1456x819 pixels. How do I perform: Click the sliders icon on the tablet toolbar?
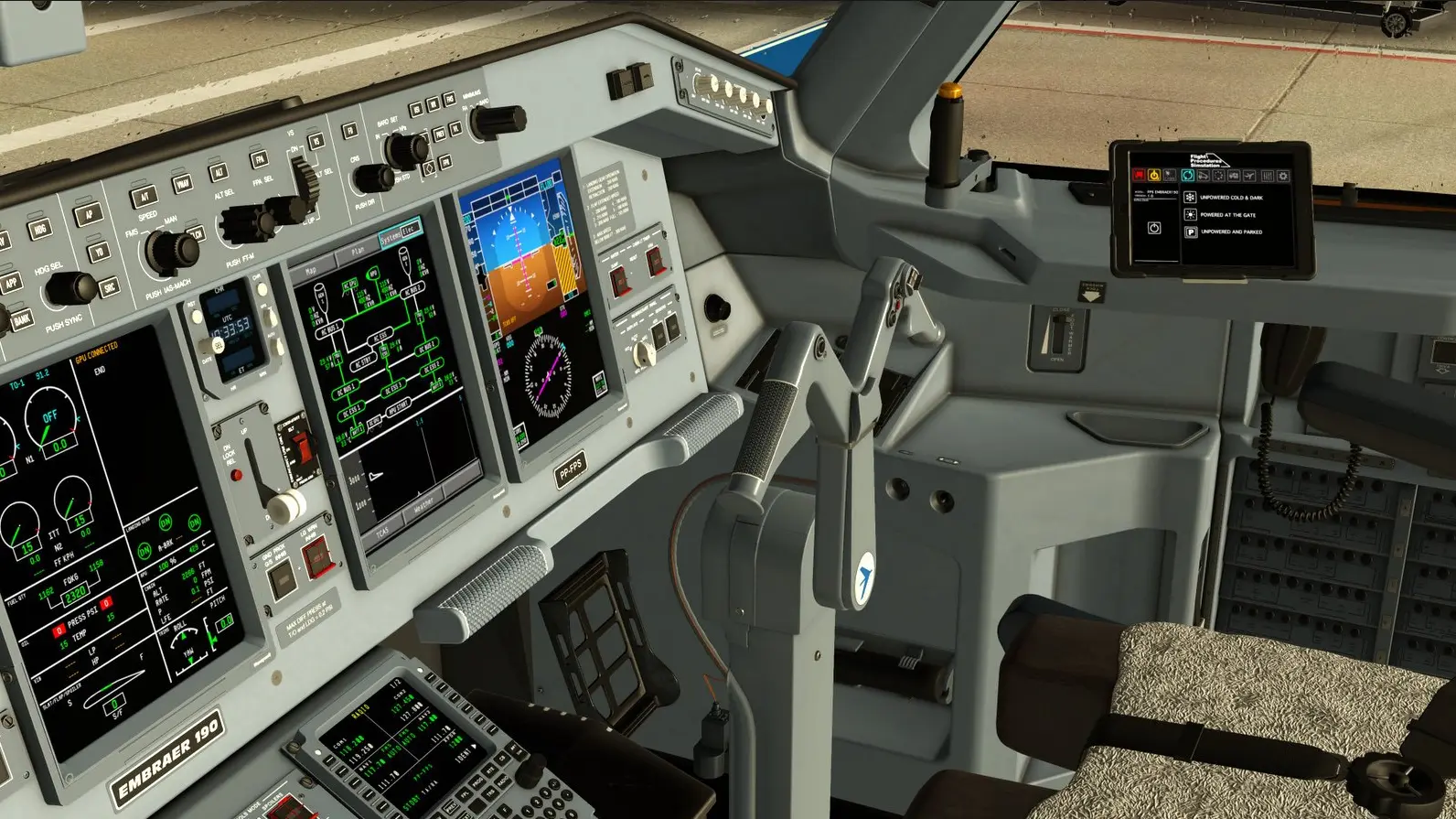click(x=1268, y=177)
